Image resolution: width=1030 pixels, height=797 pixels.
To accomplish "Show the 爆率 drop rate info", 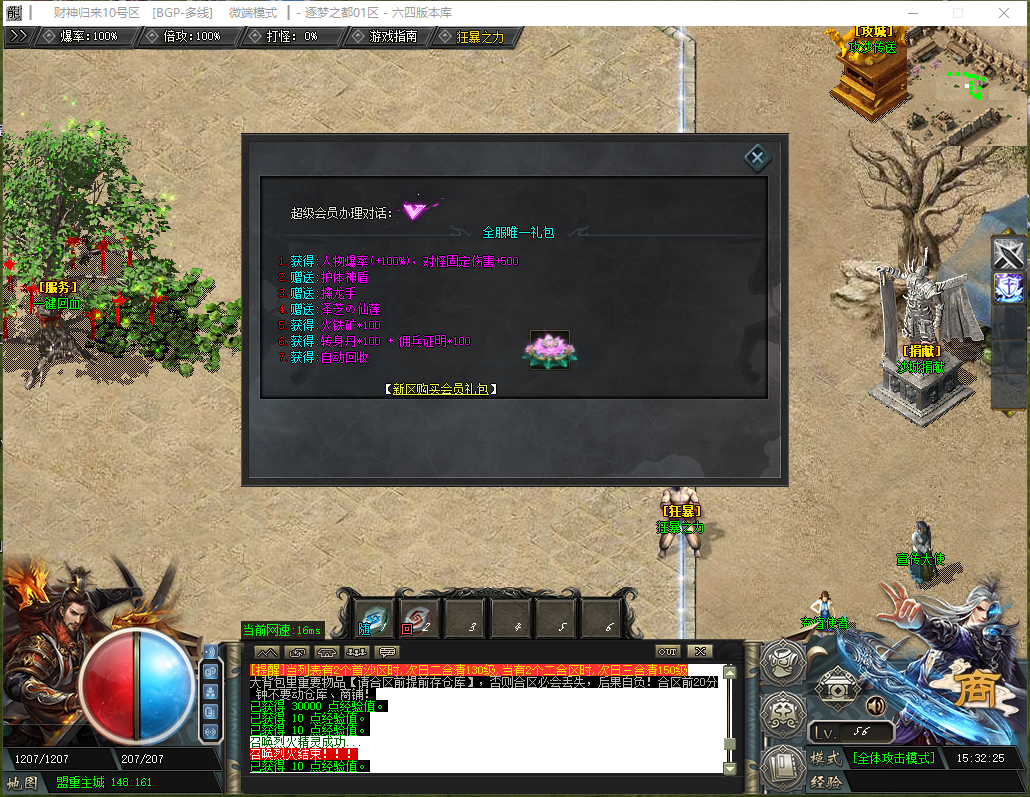I will pos(88,36).
